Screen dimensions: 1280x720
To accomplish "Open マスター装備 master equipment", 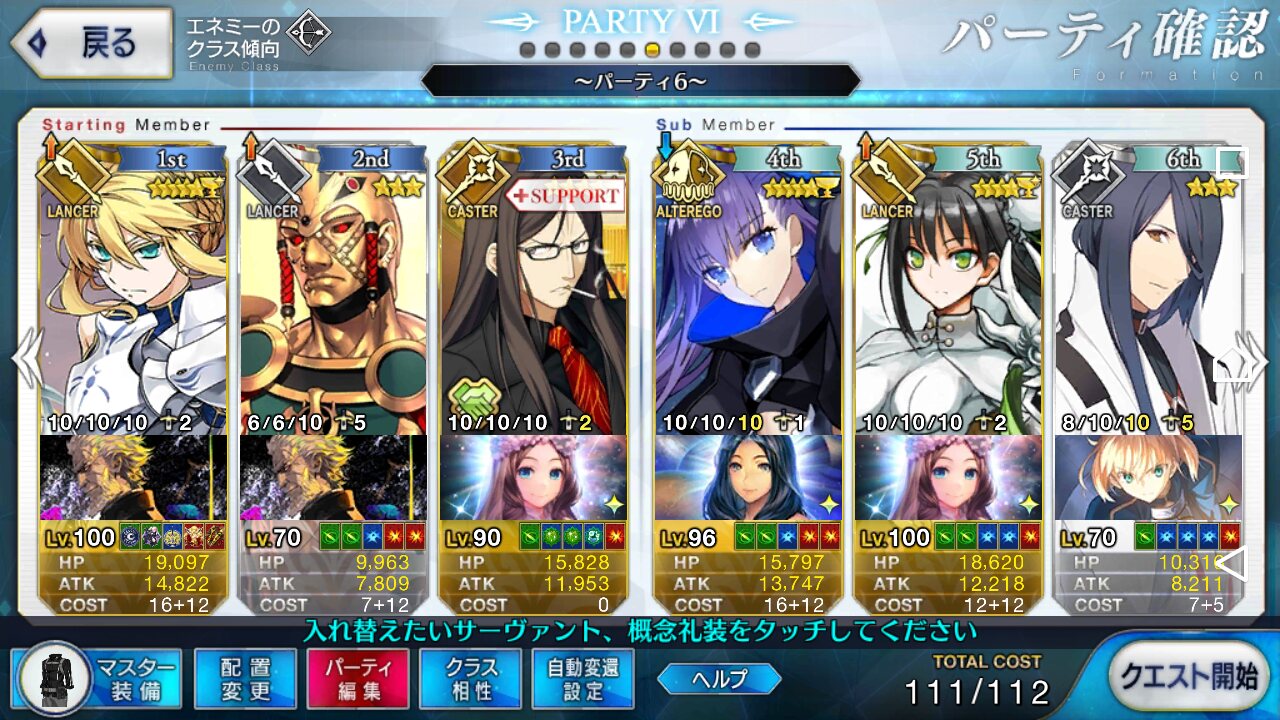I will pos(98,677).
